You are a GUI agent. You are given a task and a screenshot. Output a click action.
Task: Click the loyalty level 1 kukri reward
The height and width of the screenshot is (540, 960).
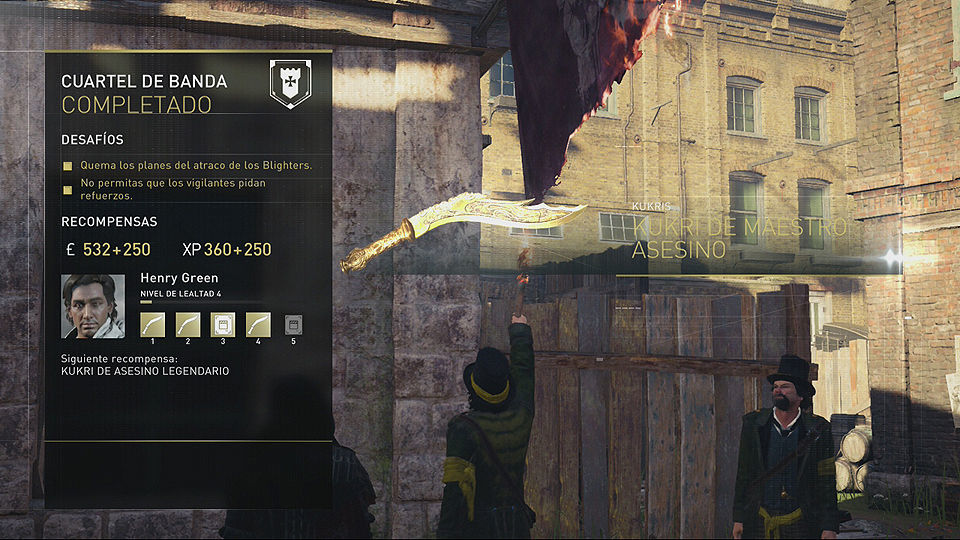click(x=153, y=324)
